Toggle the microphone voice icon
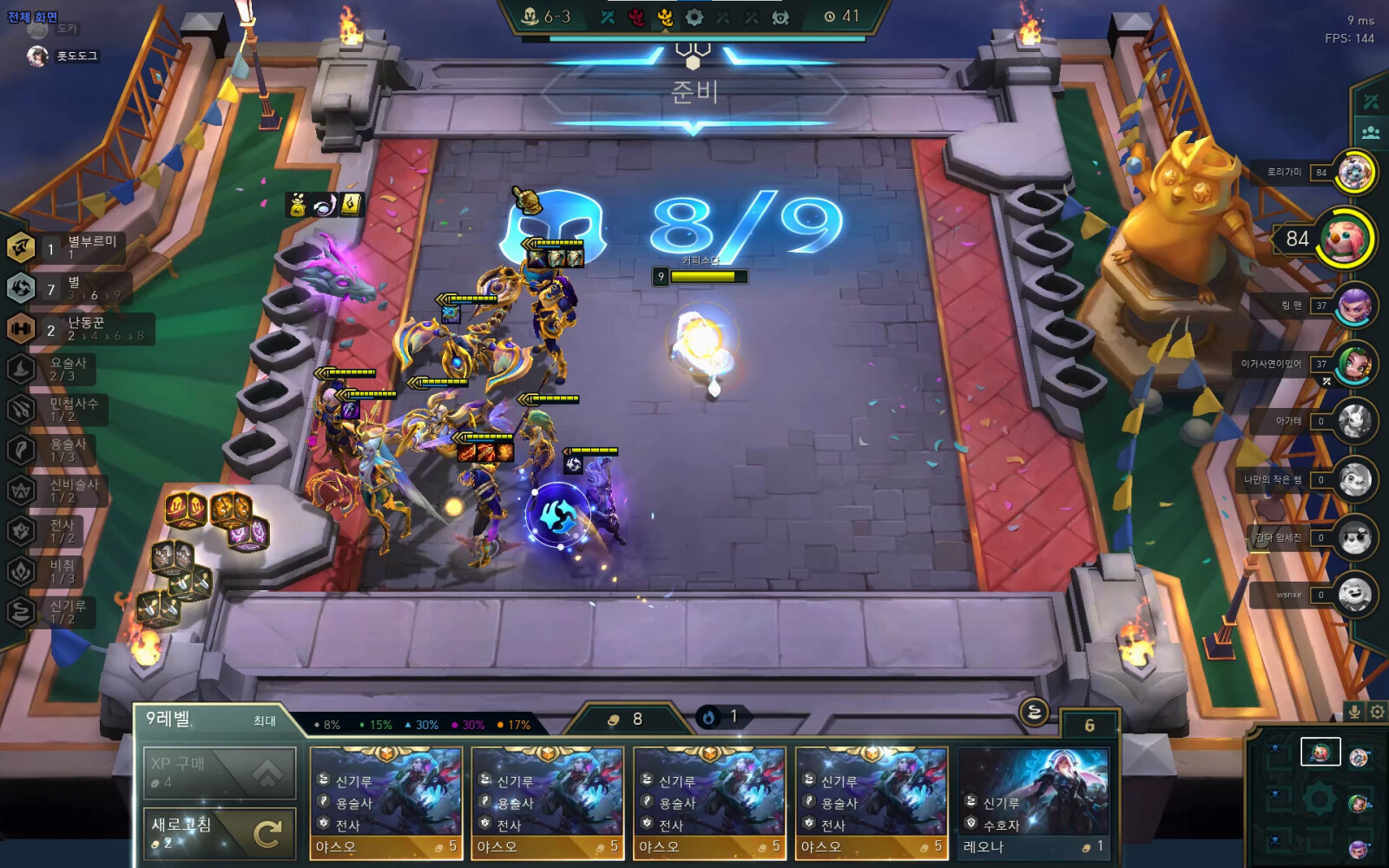The image size is (1389, 868). coord(1353,712)
